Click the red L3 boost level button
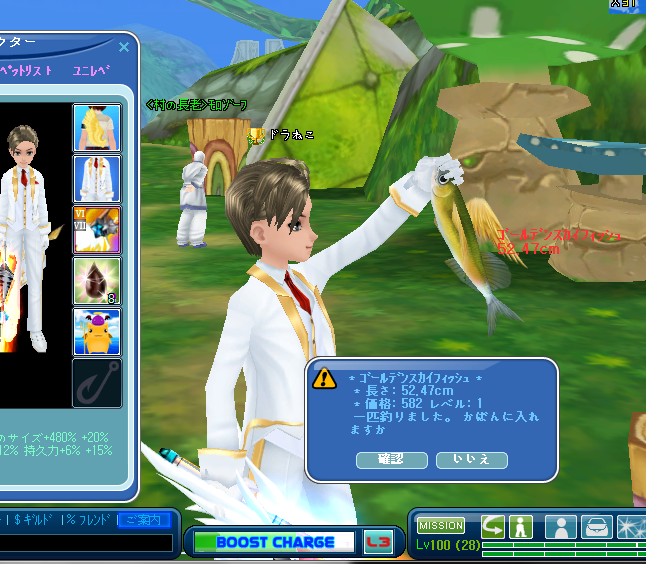646x564 pixels. [x=378, y=541]
